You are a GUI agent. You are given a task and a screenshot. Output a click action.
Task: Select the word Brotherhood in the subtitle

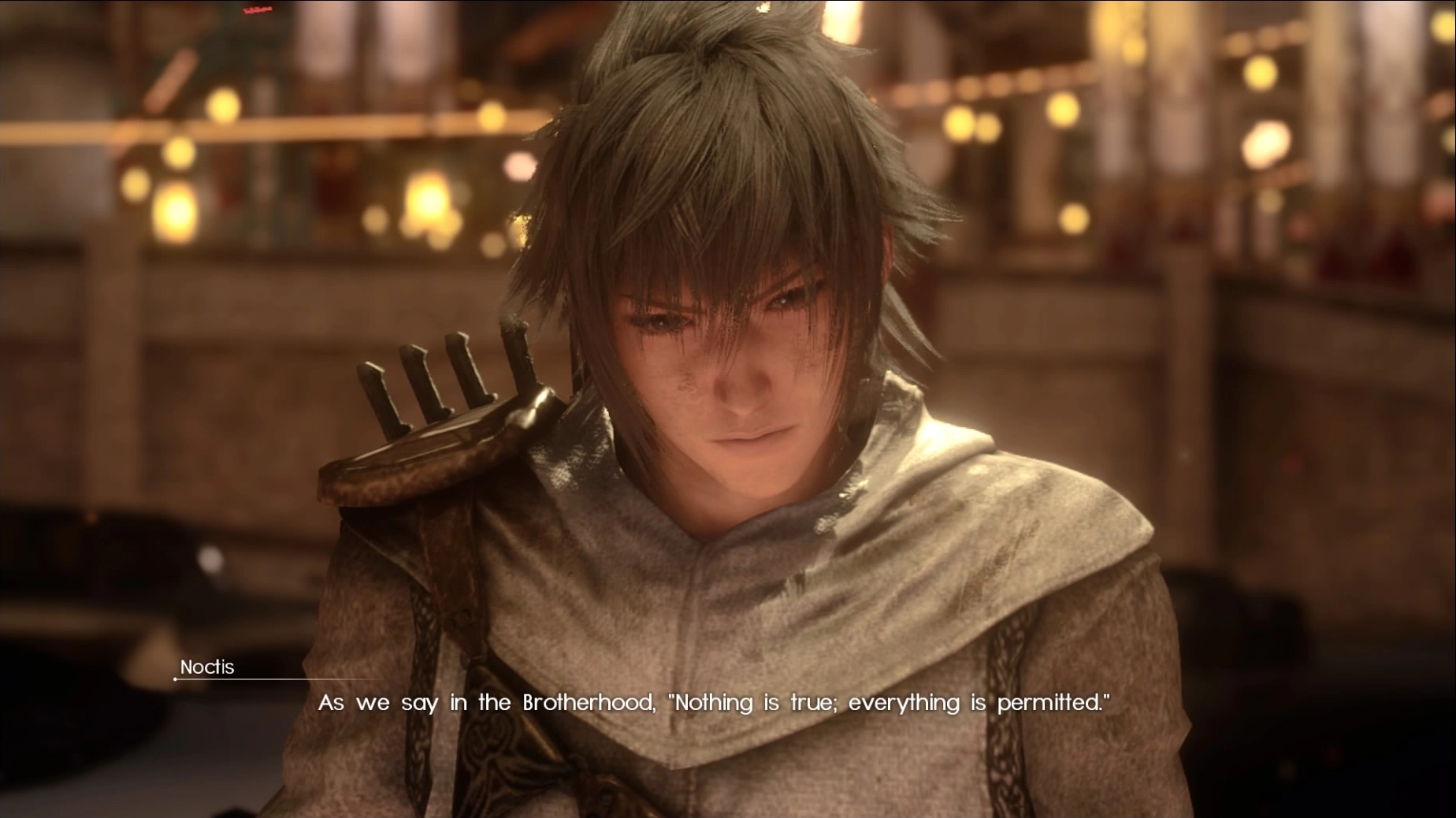587,702
